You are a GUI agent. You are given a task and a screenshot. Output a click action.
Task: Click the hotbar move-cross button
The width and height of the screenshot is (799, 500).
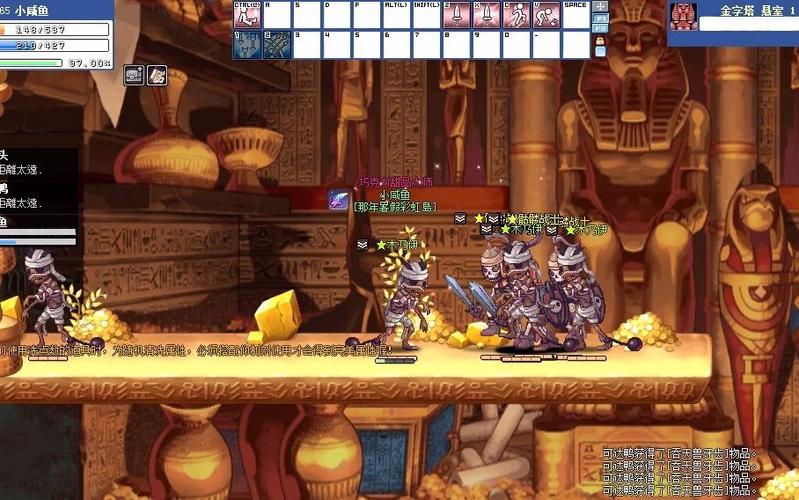coord(600,6)
